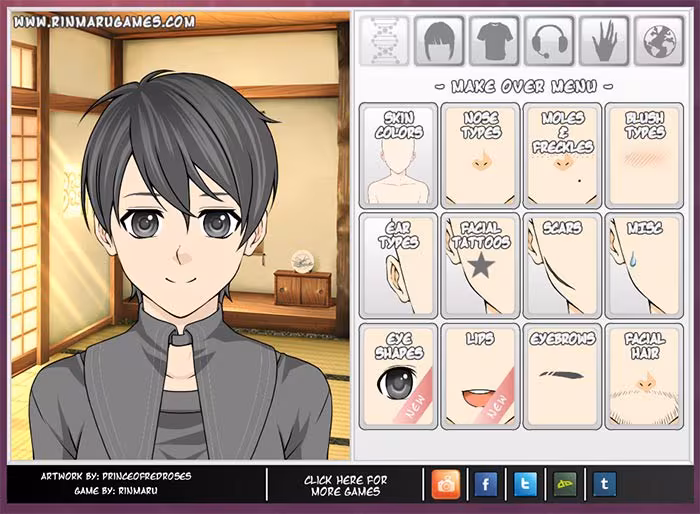Screen dimensions: 700x514
Task: Choose the Nose Types card
Action: [480, 154]
